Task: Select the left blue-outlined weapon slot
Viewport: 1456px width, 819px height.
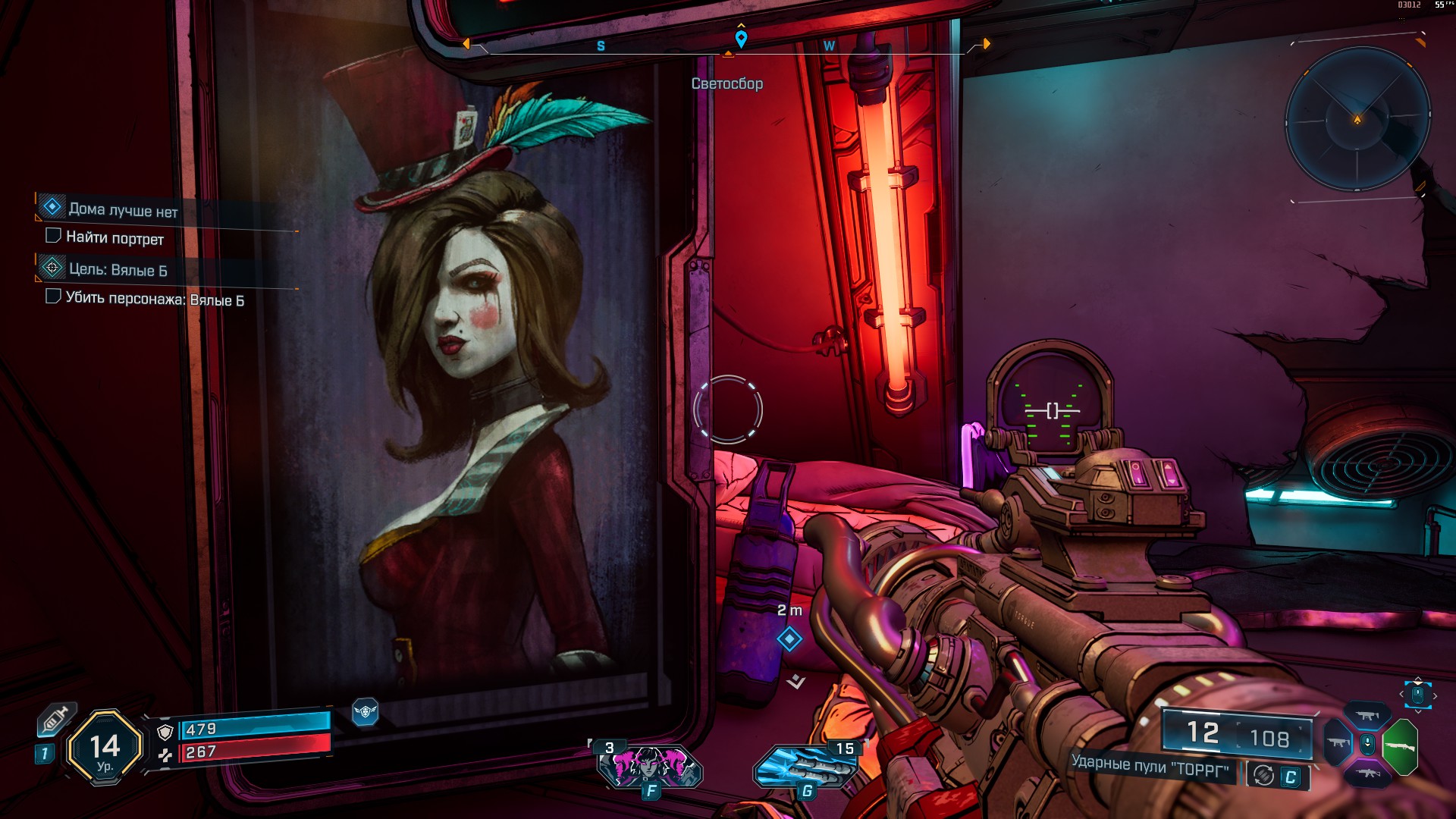Action: 1338,742
